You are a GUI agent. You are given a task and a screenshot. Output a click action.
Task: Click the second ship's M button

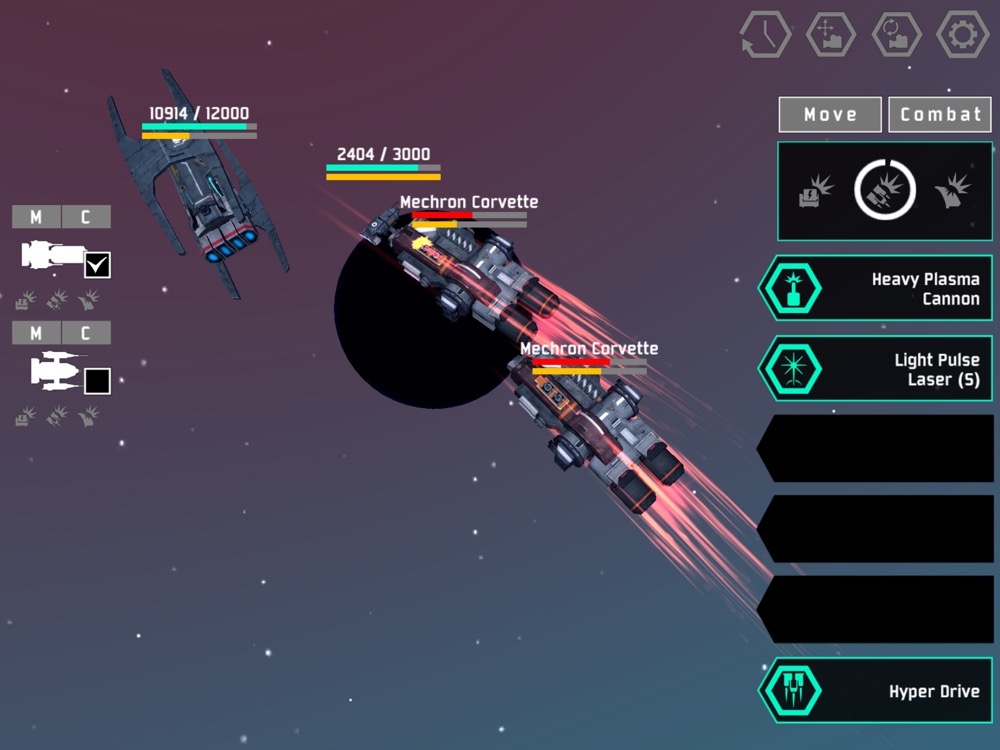coord(36,333)
